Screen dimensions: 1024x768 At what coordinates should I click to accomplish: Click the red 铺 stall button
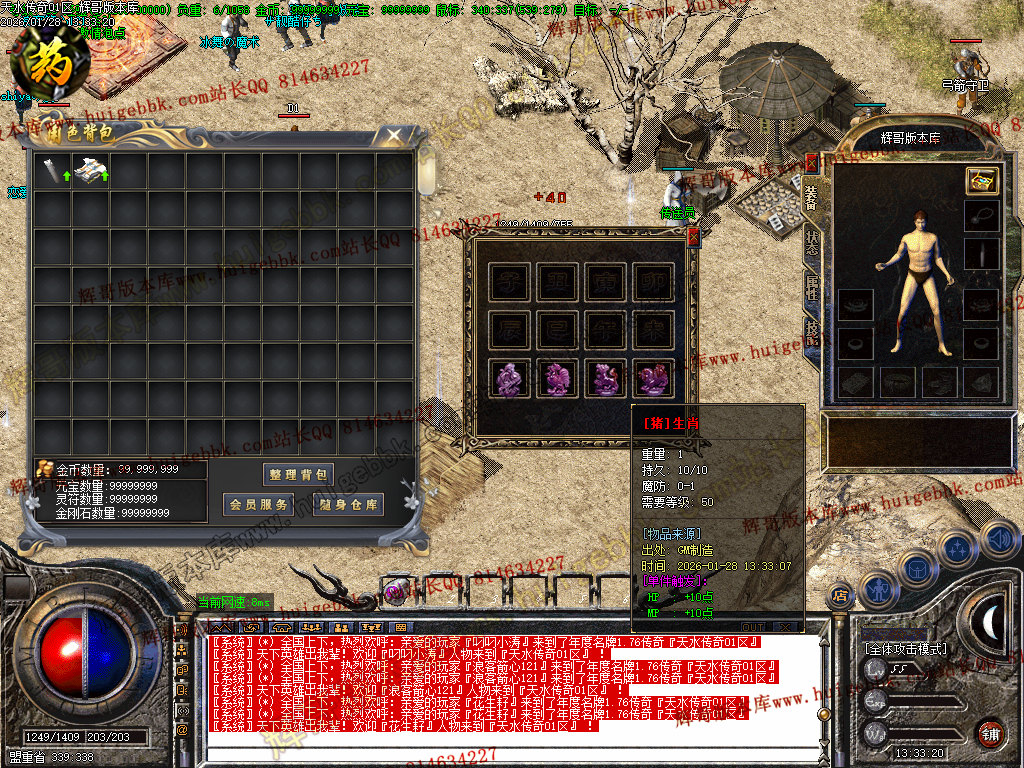(990, 731)
